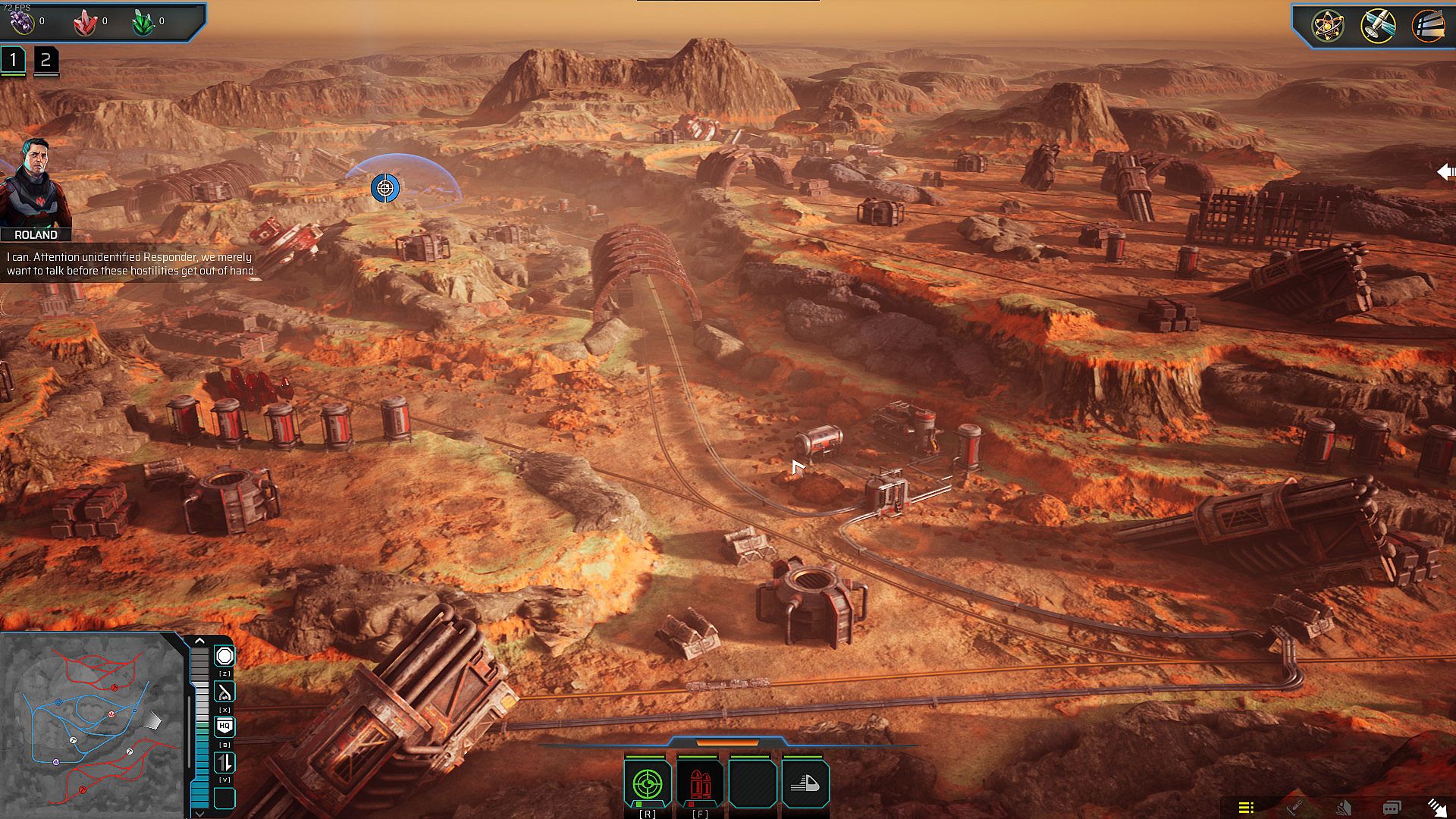
Task: Jump to HQ with the HQ button
Action: point(224,726)
